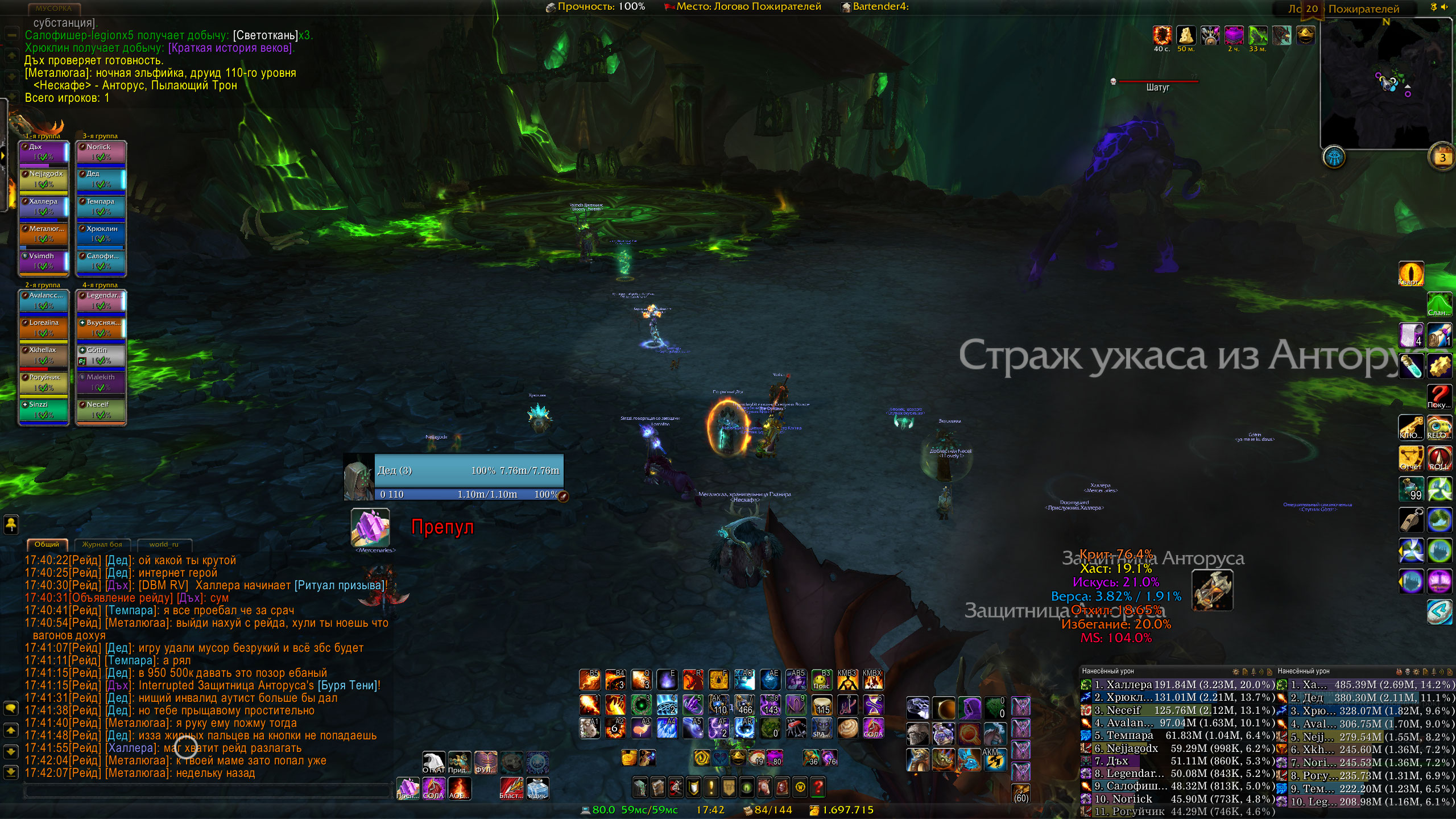Use the drum item showing 115
Viewport: 1456px width, 819px height.
(x=822, y=705)
